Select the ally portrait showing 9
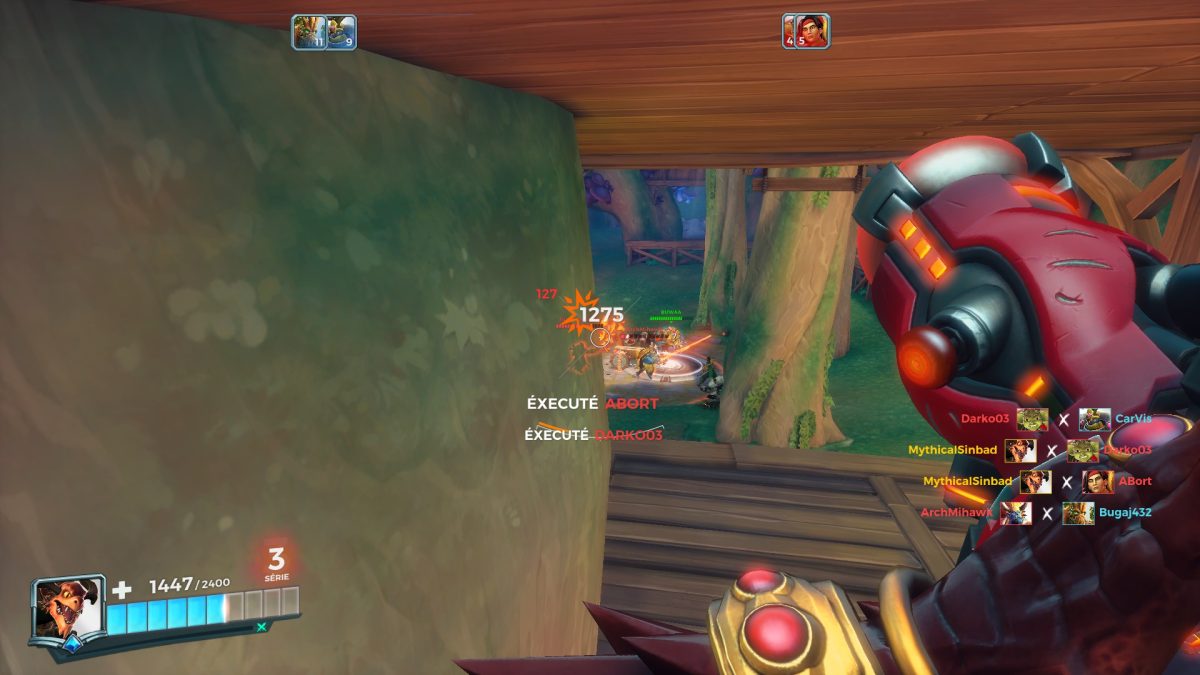 341,32
